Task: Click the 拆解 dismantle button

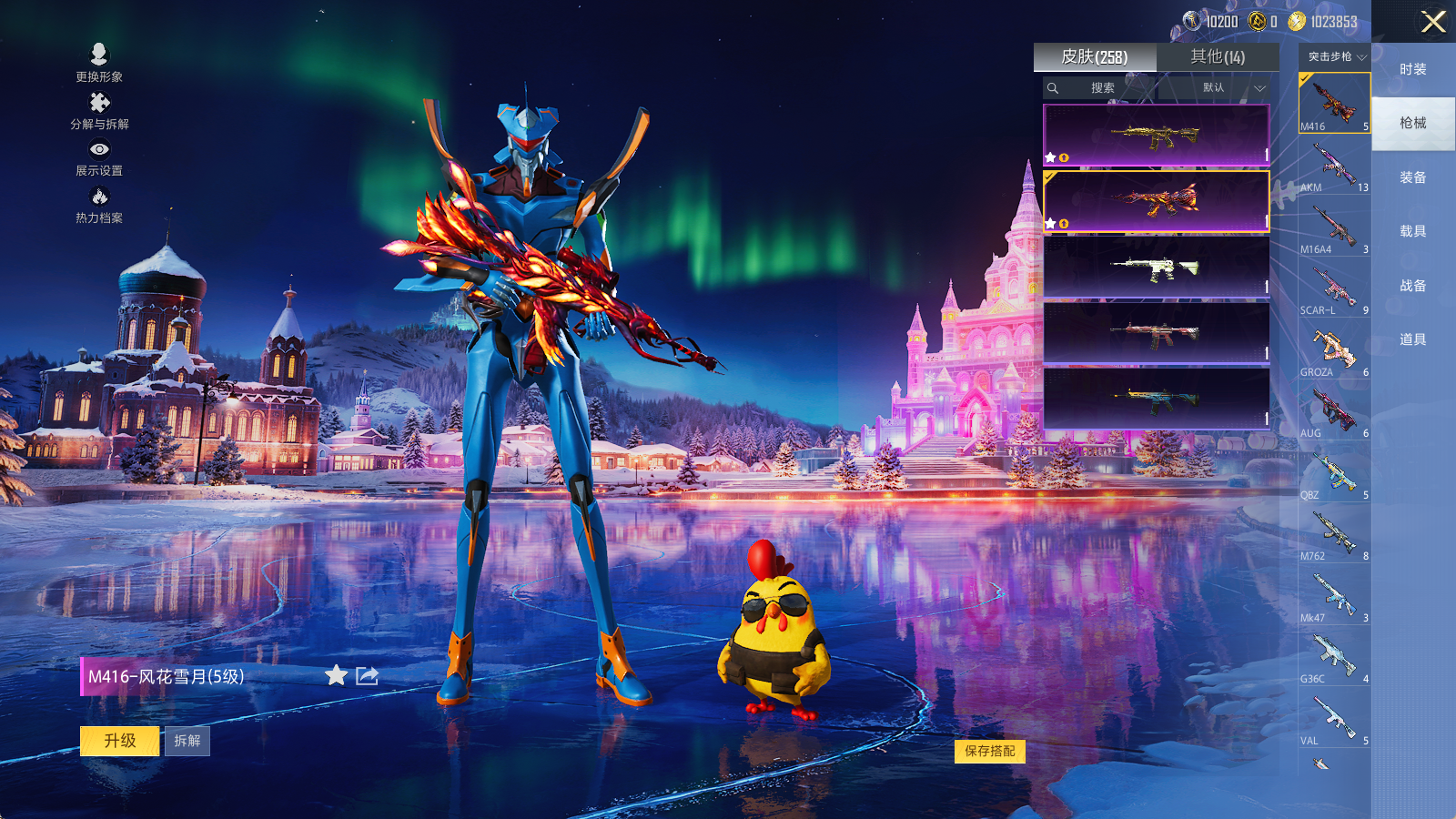Action: tap(187, 741)
